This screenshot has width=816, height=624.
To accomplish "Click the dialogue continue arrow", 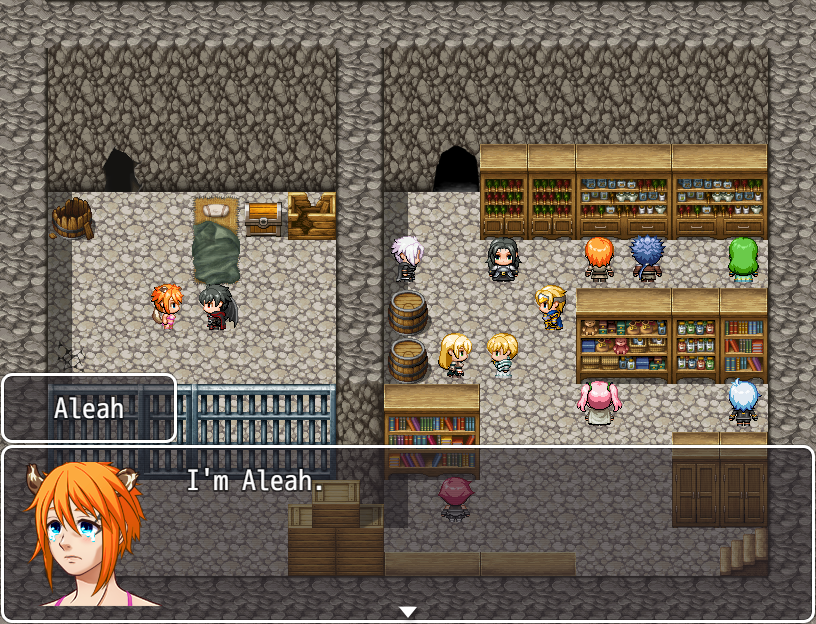I will (x=407, y=611).
